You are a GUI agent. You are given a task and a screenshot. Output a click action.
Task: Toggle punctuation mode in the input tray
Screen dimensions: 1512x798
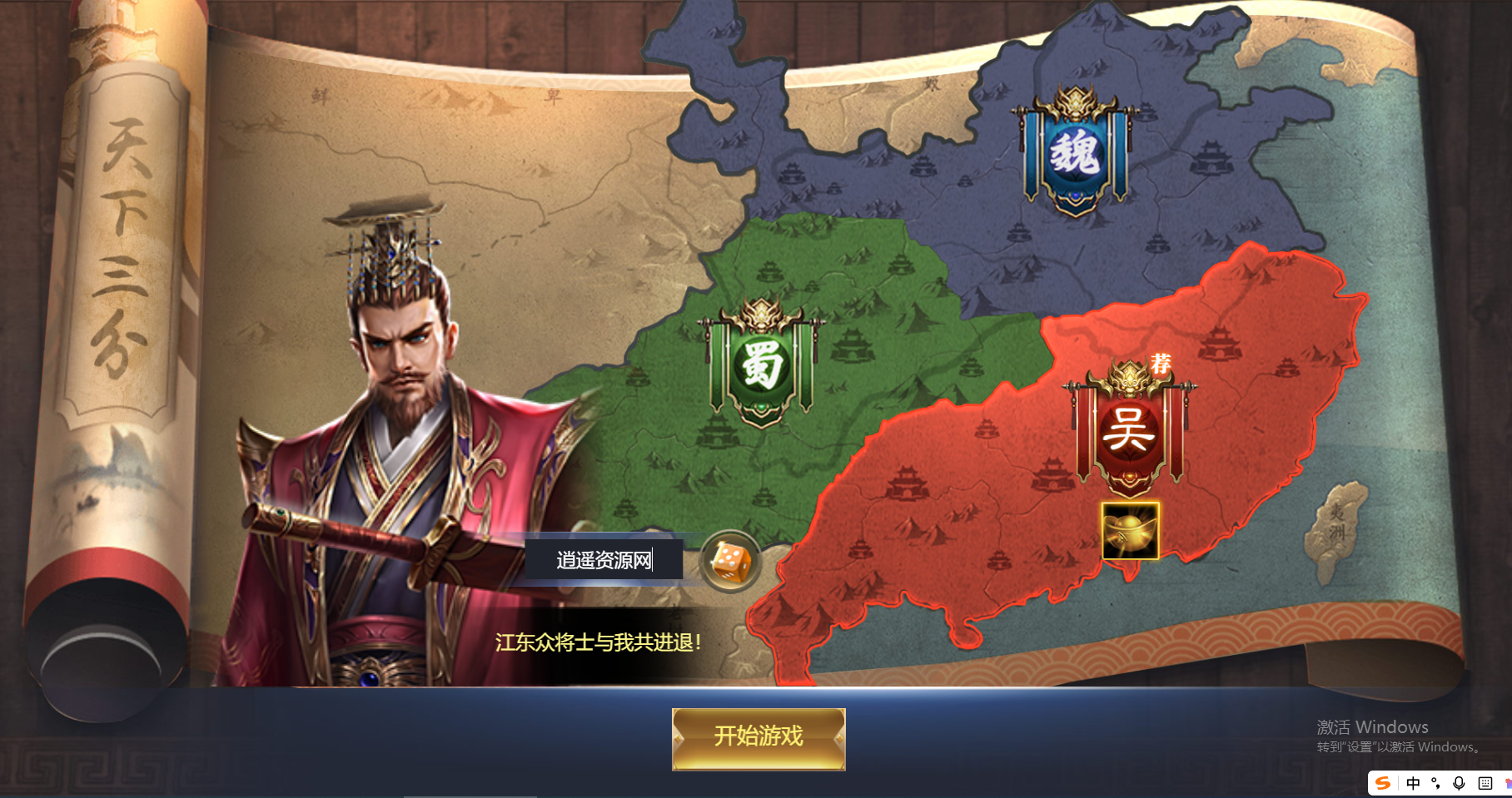pyautogui.click(x=1435, y=784)
